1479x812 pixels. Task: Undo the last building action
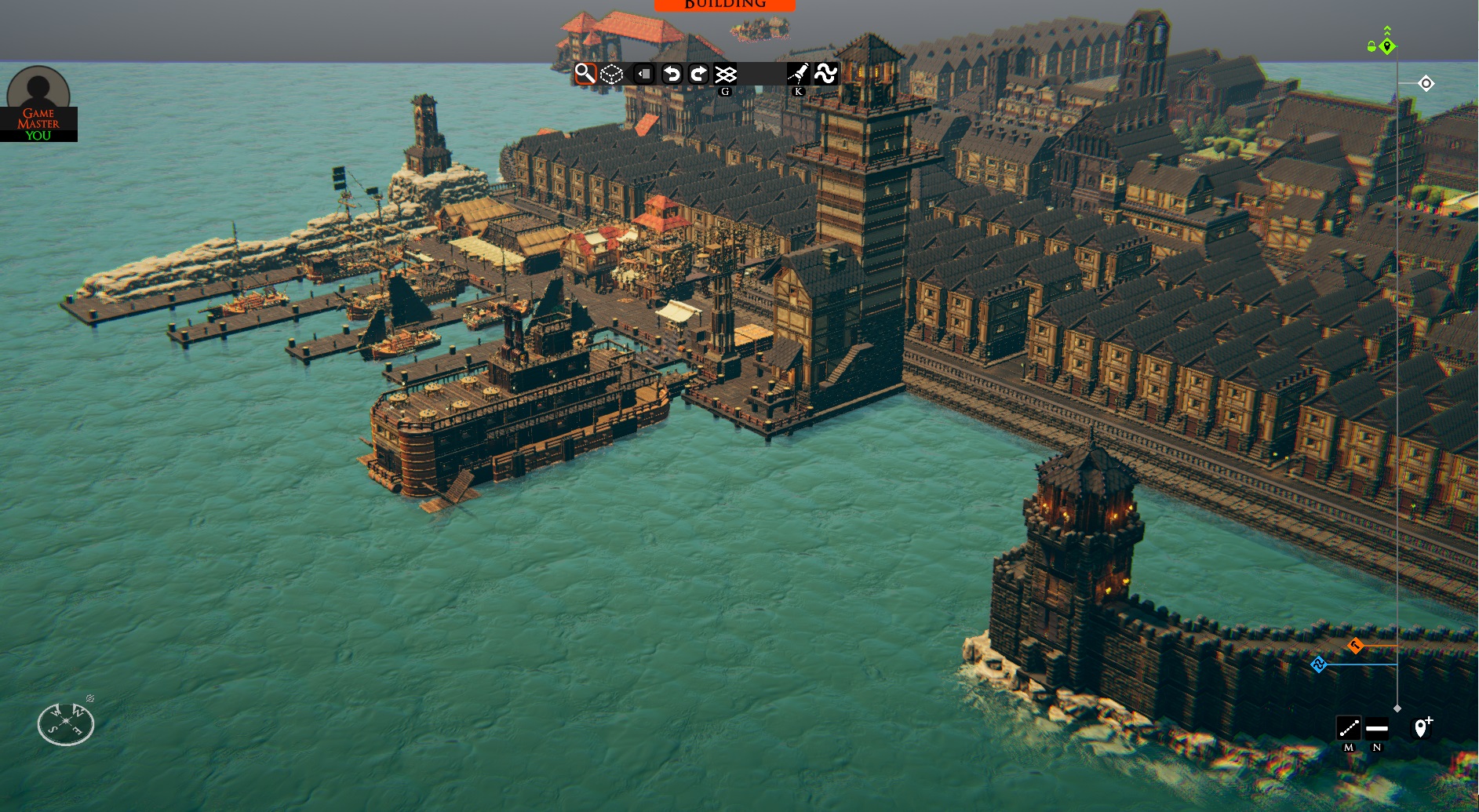(672, 74)
